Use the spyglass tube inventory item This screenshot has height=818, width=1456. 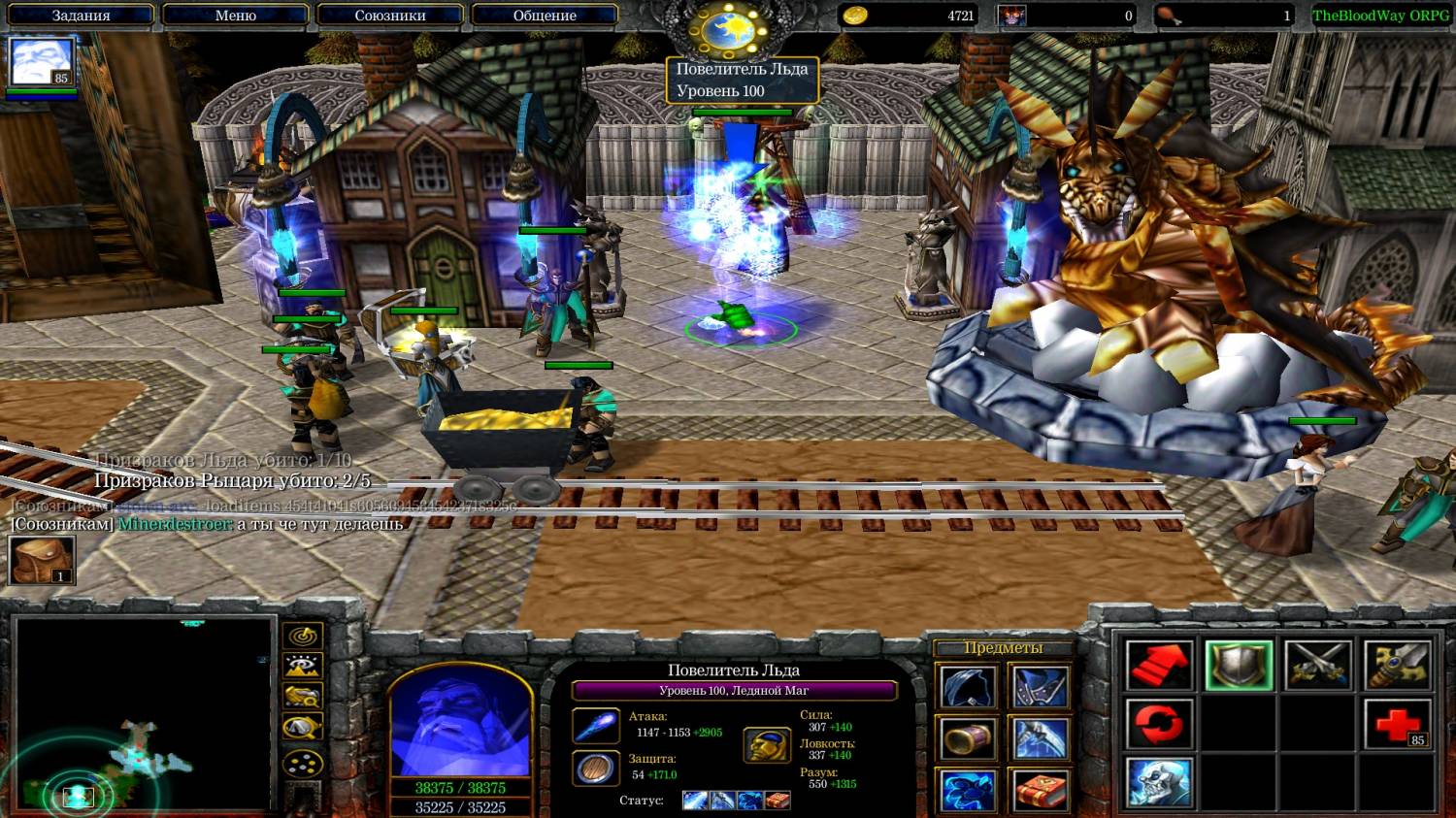point(968,739)
